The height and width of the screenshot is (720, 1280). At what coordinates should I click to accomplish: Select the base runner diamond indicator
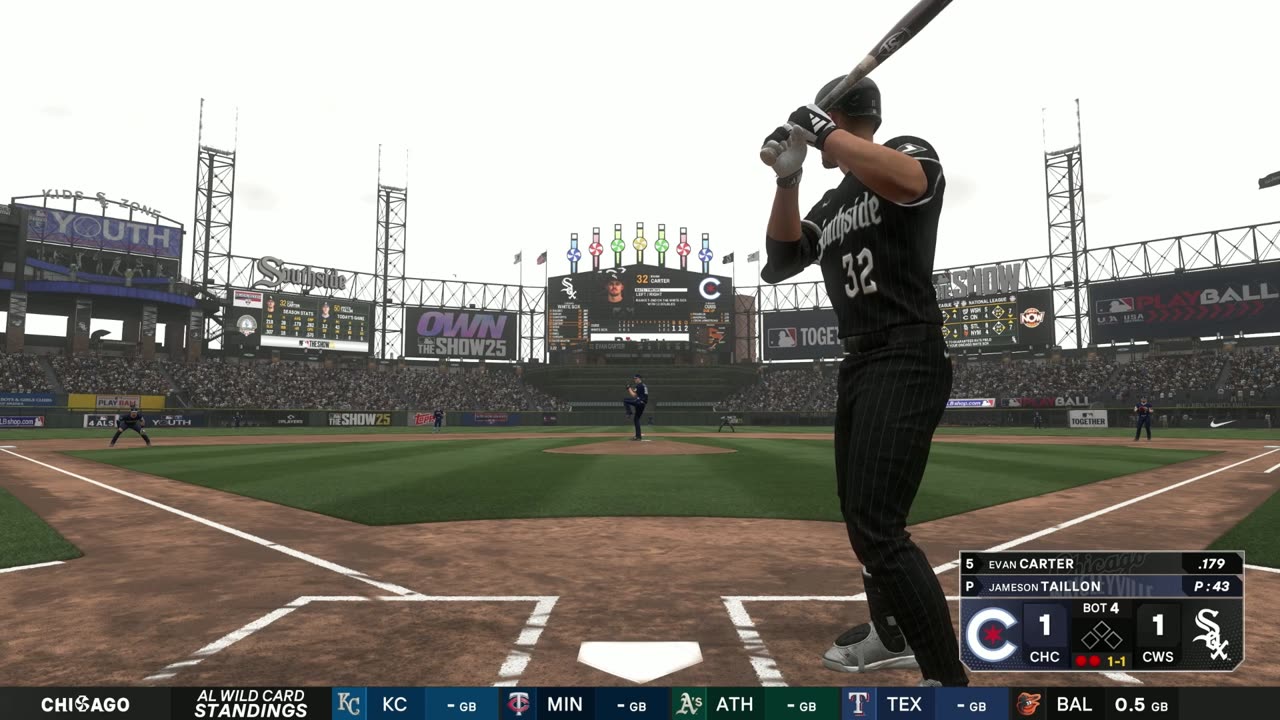pyautogui.click(x=1102, y=635)
